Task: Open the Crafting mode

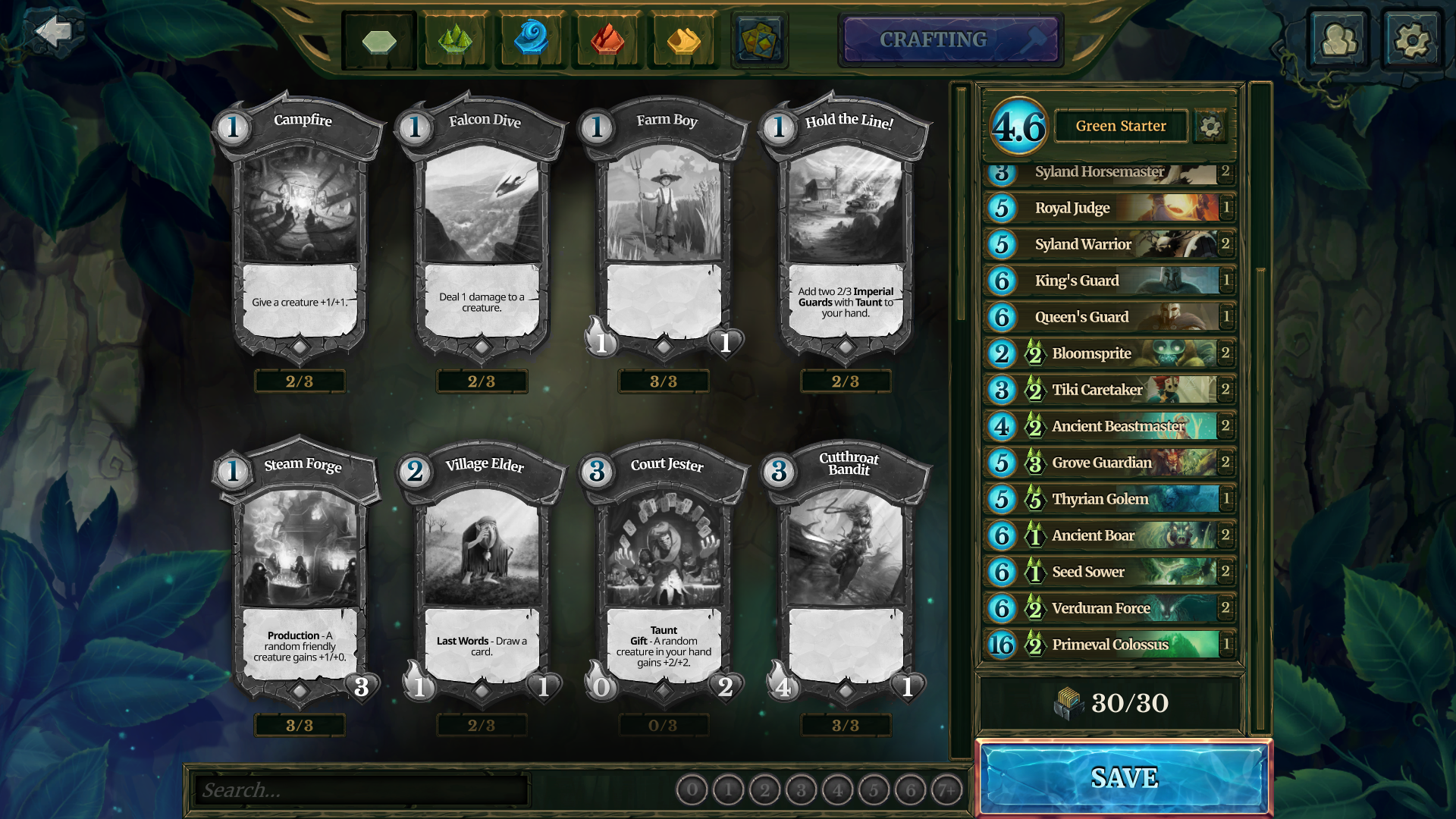Action: pyautogui.click(x=951, y=39)
